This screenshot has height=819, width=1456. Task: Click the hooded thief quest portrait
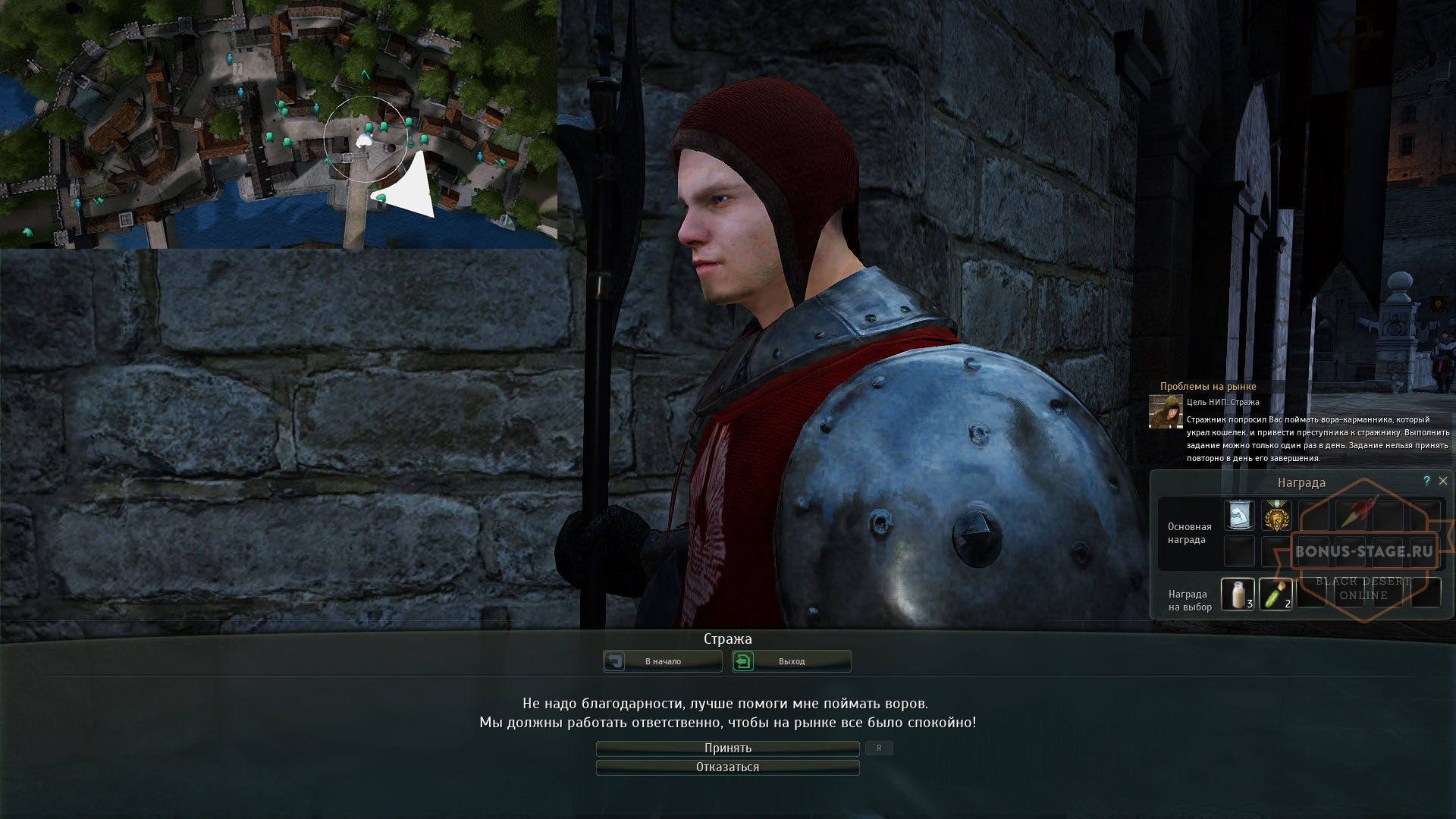[1166, 412]
